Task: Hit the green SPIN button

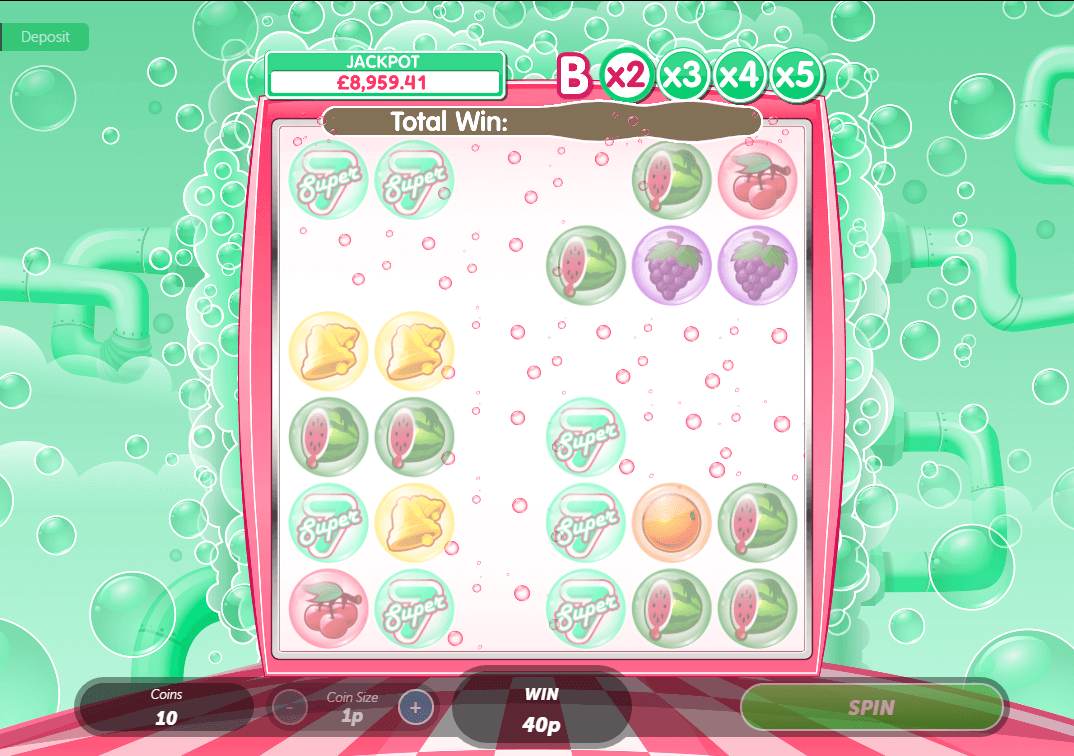Action: [x=871, y=708]
